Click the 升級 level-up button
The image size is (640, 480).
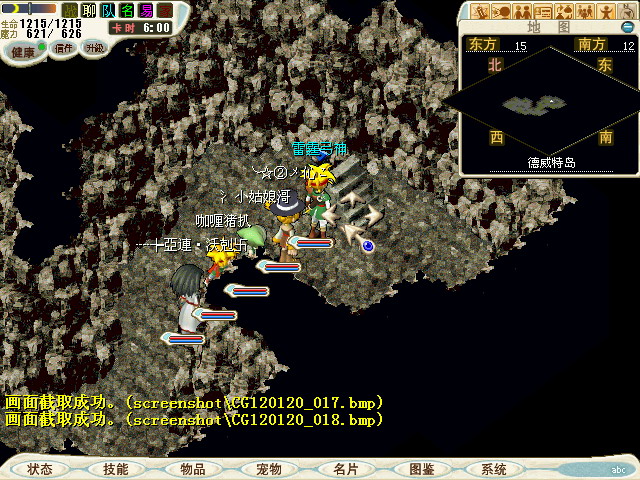pos(94,48)
